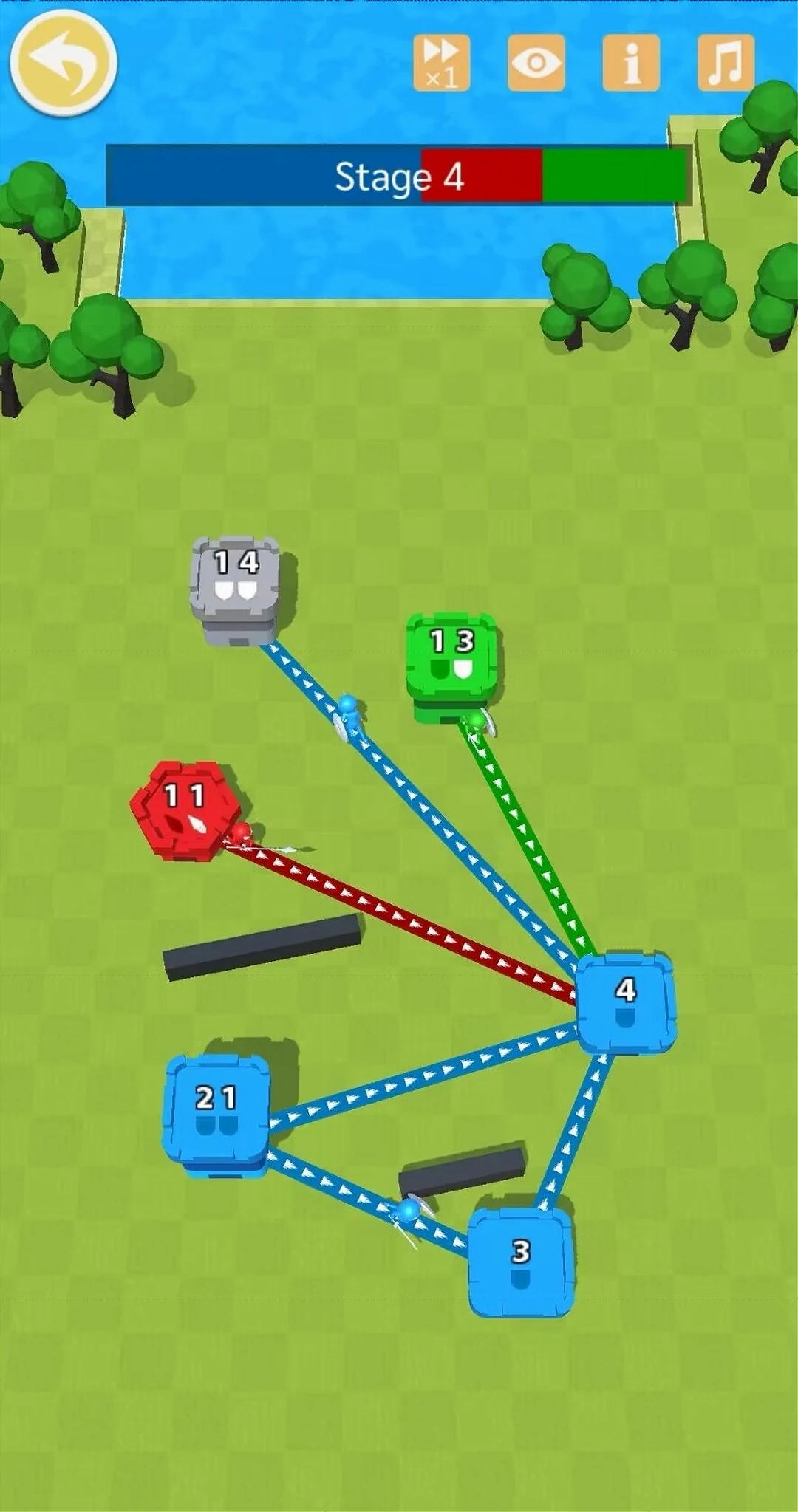This screenshot has width=798, height=1512.
Task: Toggle the eye visibility button
Action: 536,64
